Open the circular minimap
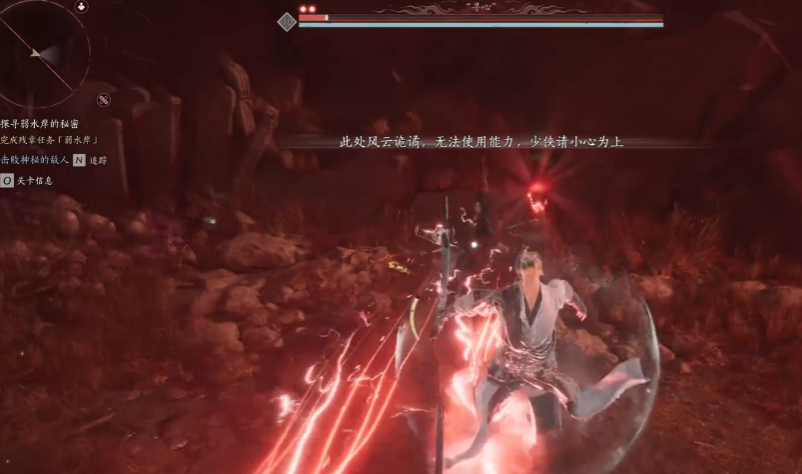The height and width of the screenshot is (474, 802). click(42, 52)
